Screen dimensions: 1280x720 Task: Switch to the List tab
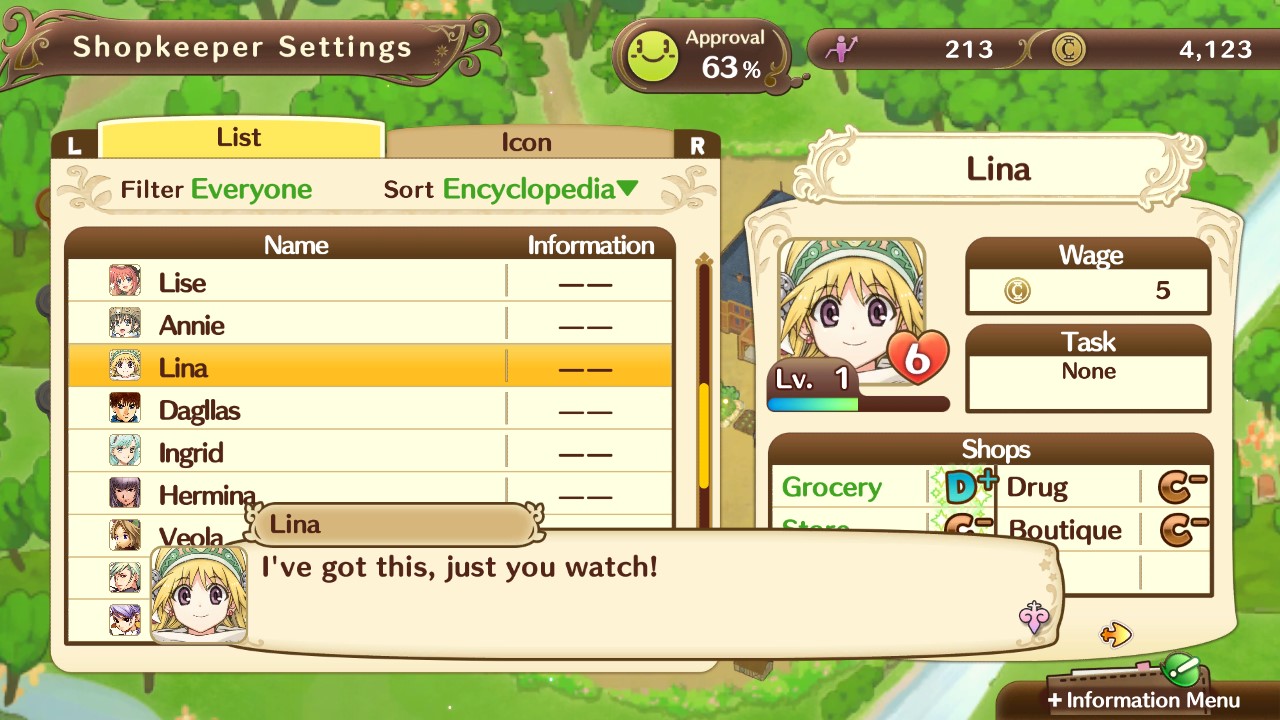coord(240,137)
